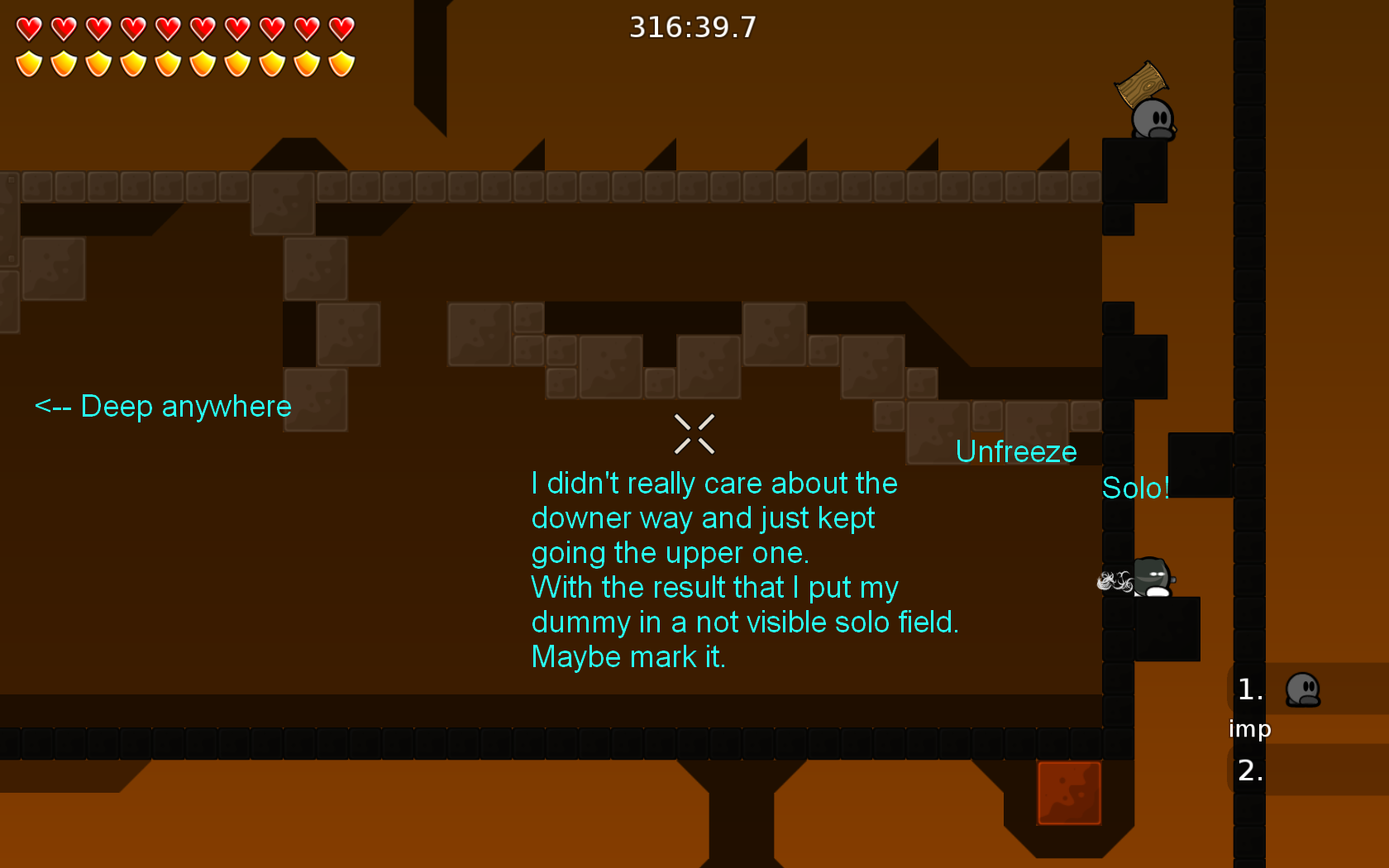The height and width of the screenshot is (868, 1389).
Task: Click the white freeze-smoke effect beside the frozen tee
Action: 1115,580
